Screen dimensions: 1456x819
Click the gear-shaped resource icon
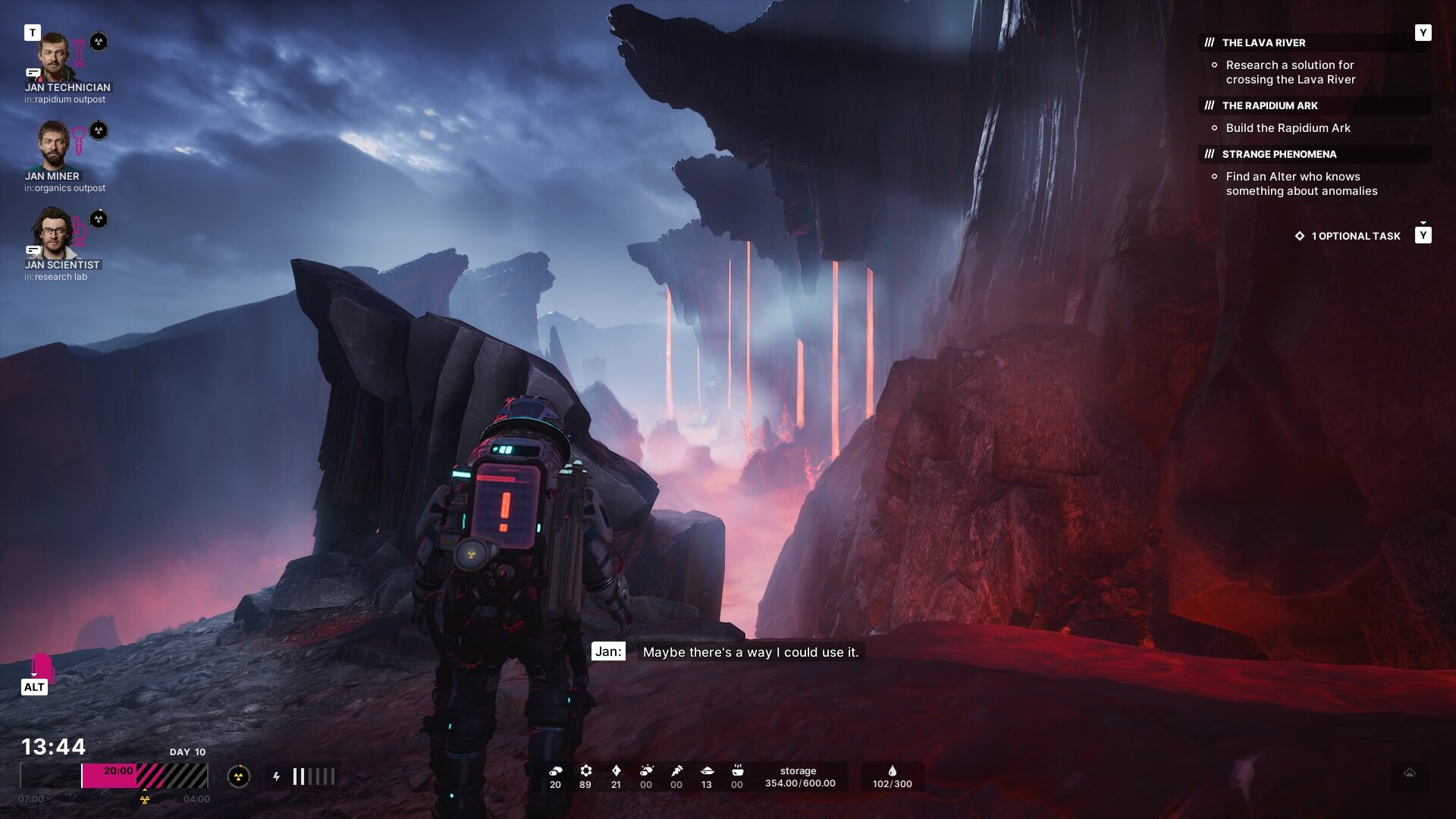click(x=585, y=770)
